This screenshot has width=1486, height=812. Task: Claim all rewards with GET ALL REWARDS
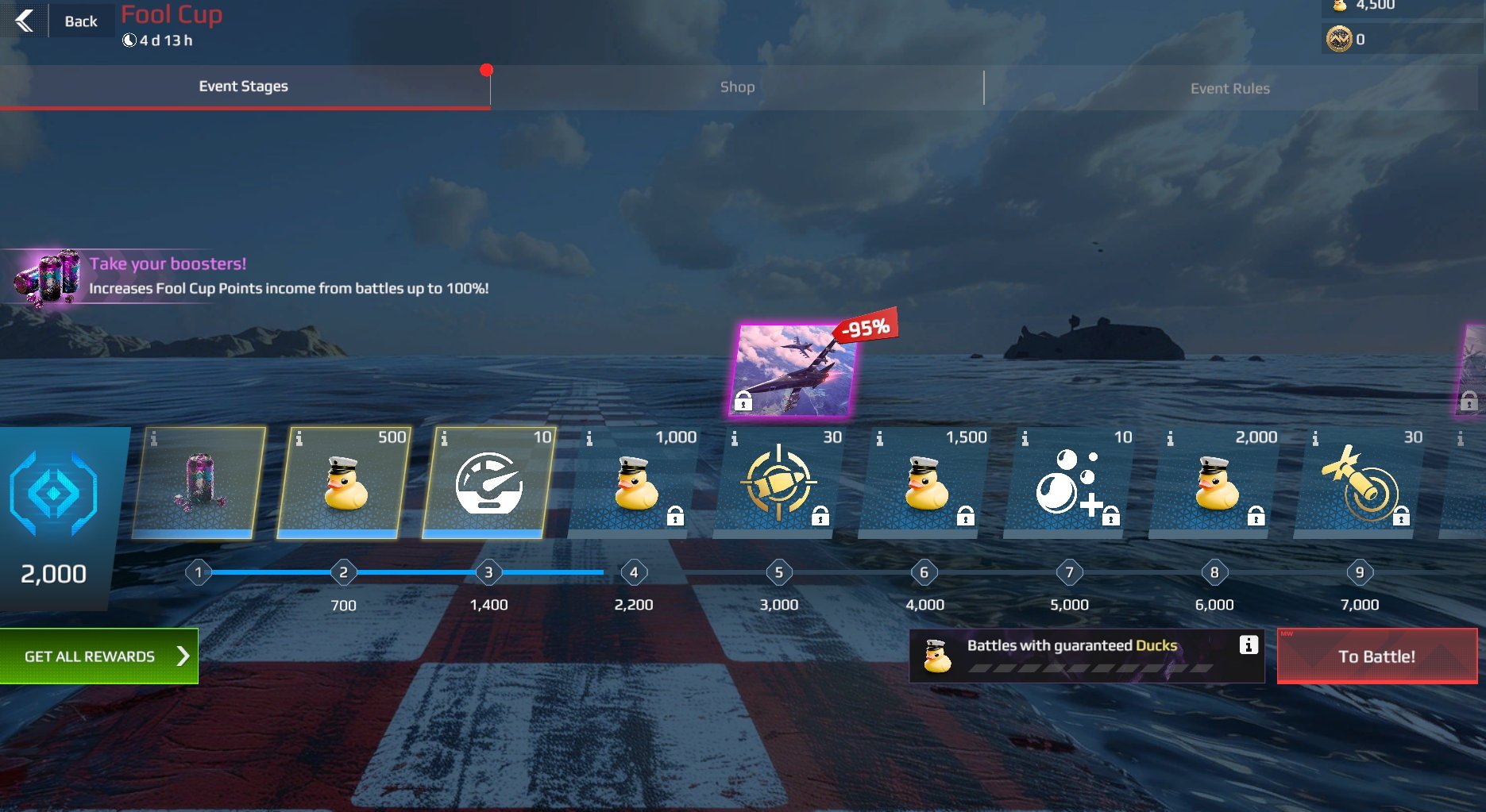point(99,656)
